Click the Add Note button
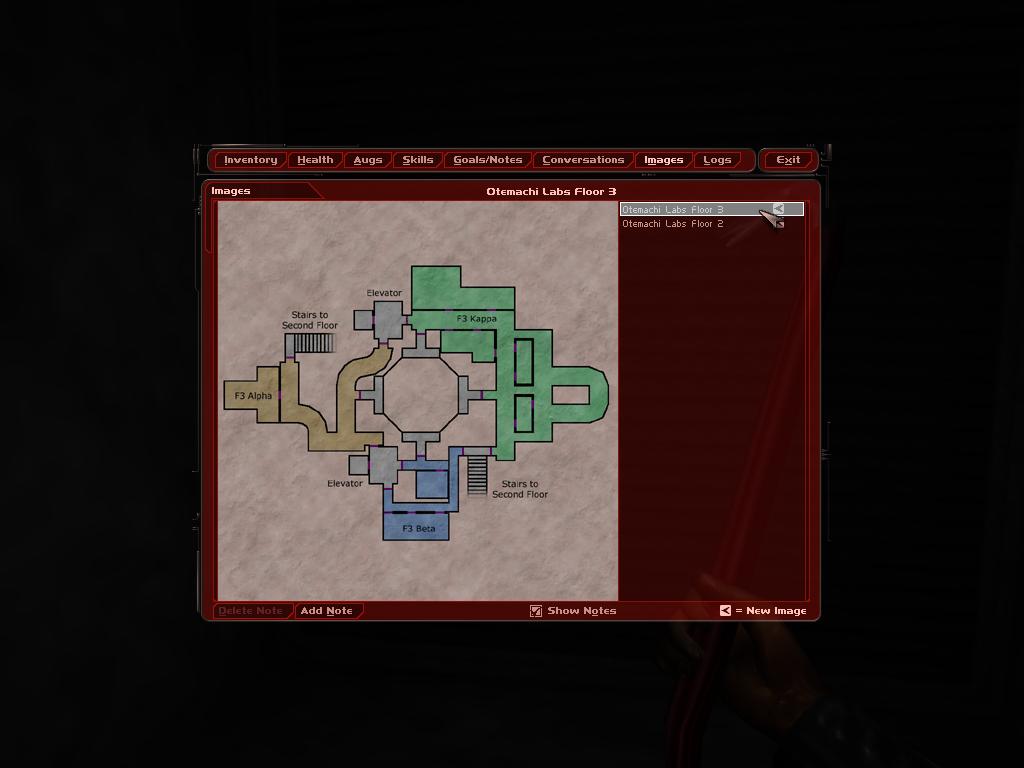Viewport: 1024px width, 768px height. tap(327, 611)
